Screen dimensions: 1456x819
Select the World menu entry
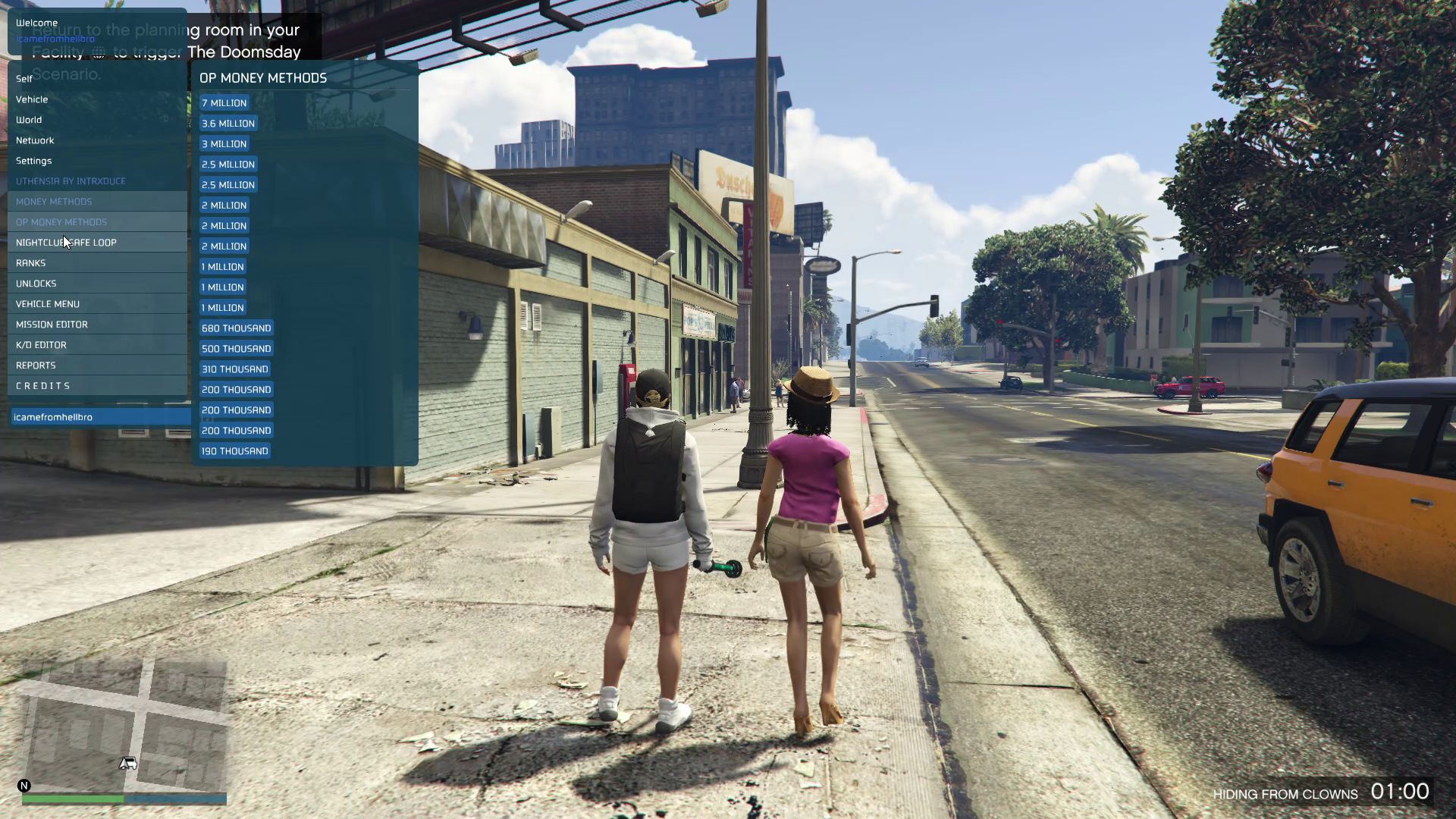29,120
